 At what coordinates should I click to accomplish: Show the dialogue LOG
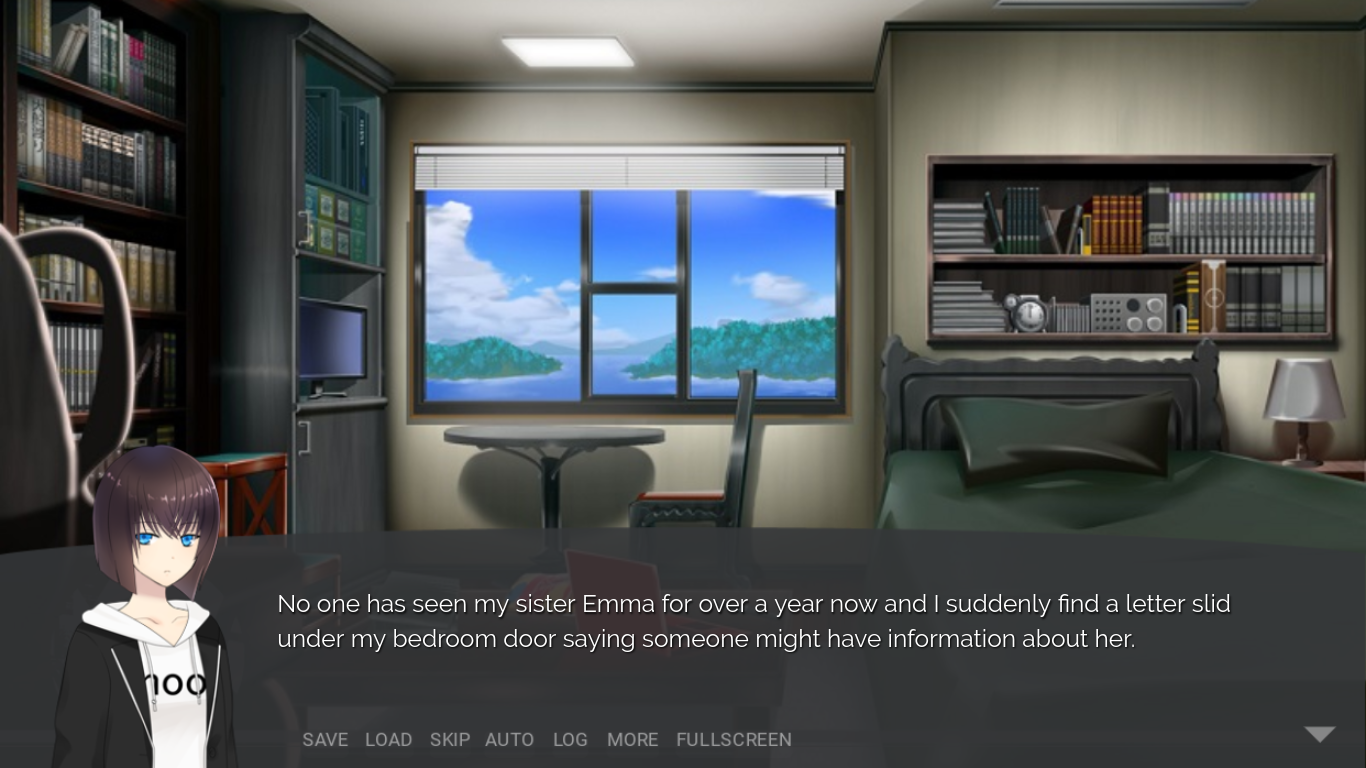570,740
